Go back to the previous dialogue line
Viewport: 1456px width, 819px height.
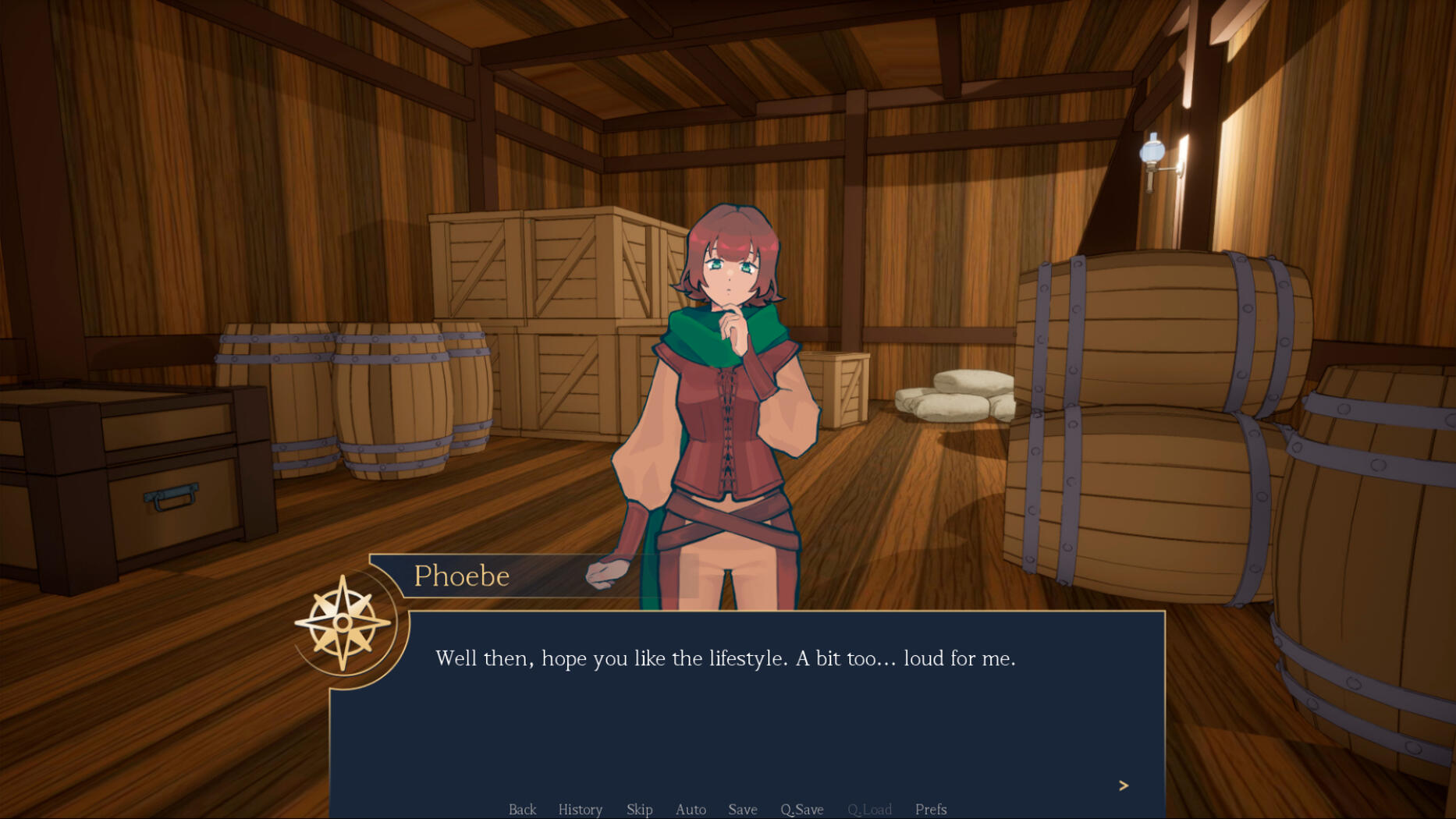point(522,809)
